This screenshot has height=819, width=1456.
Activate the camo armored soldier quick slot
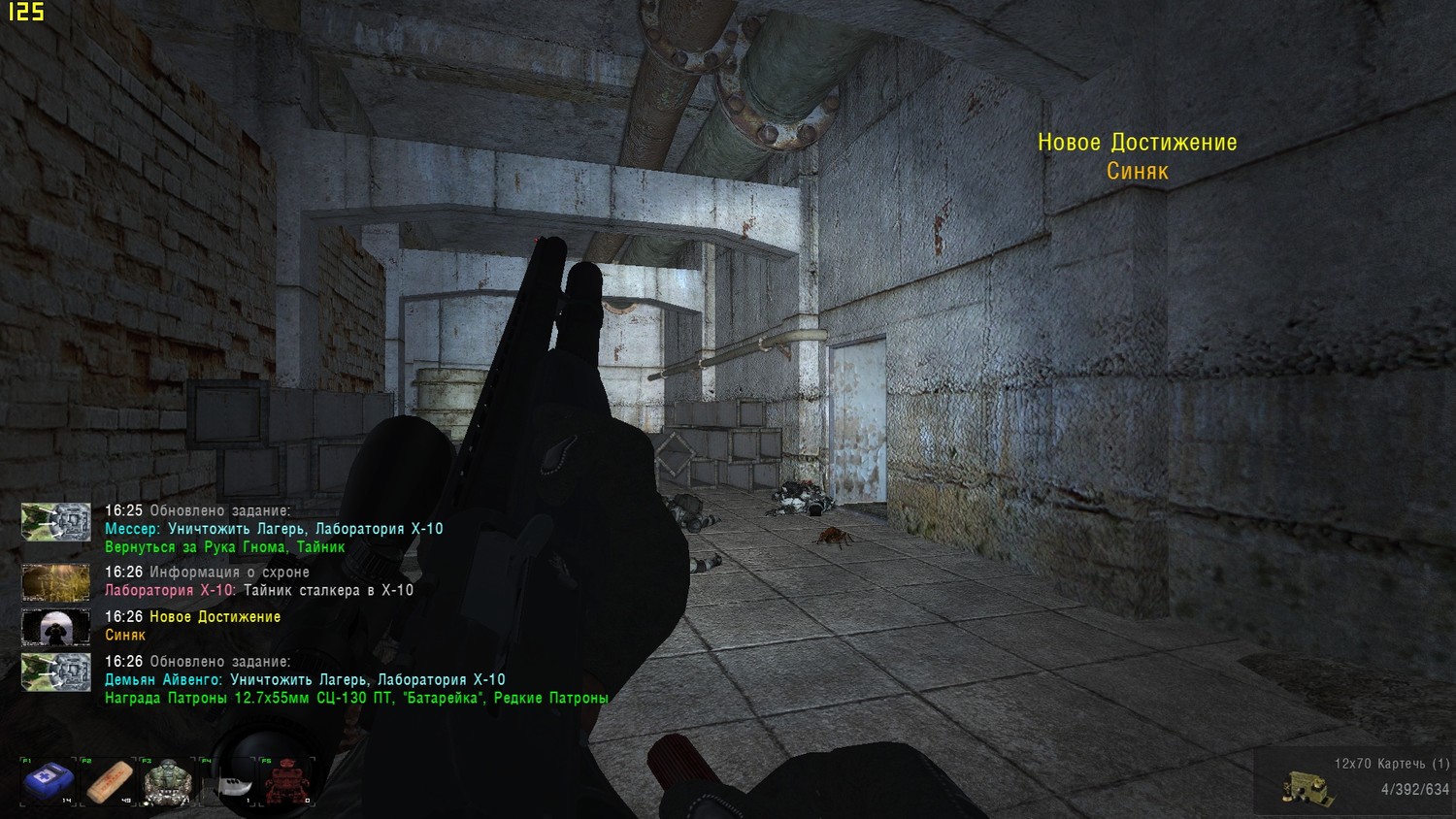click(169, 782)
